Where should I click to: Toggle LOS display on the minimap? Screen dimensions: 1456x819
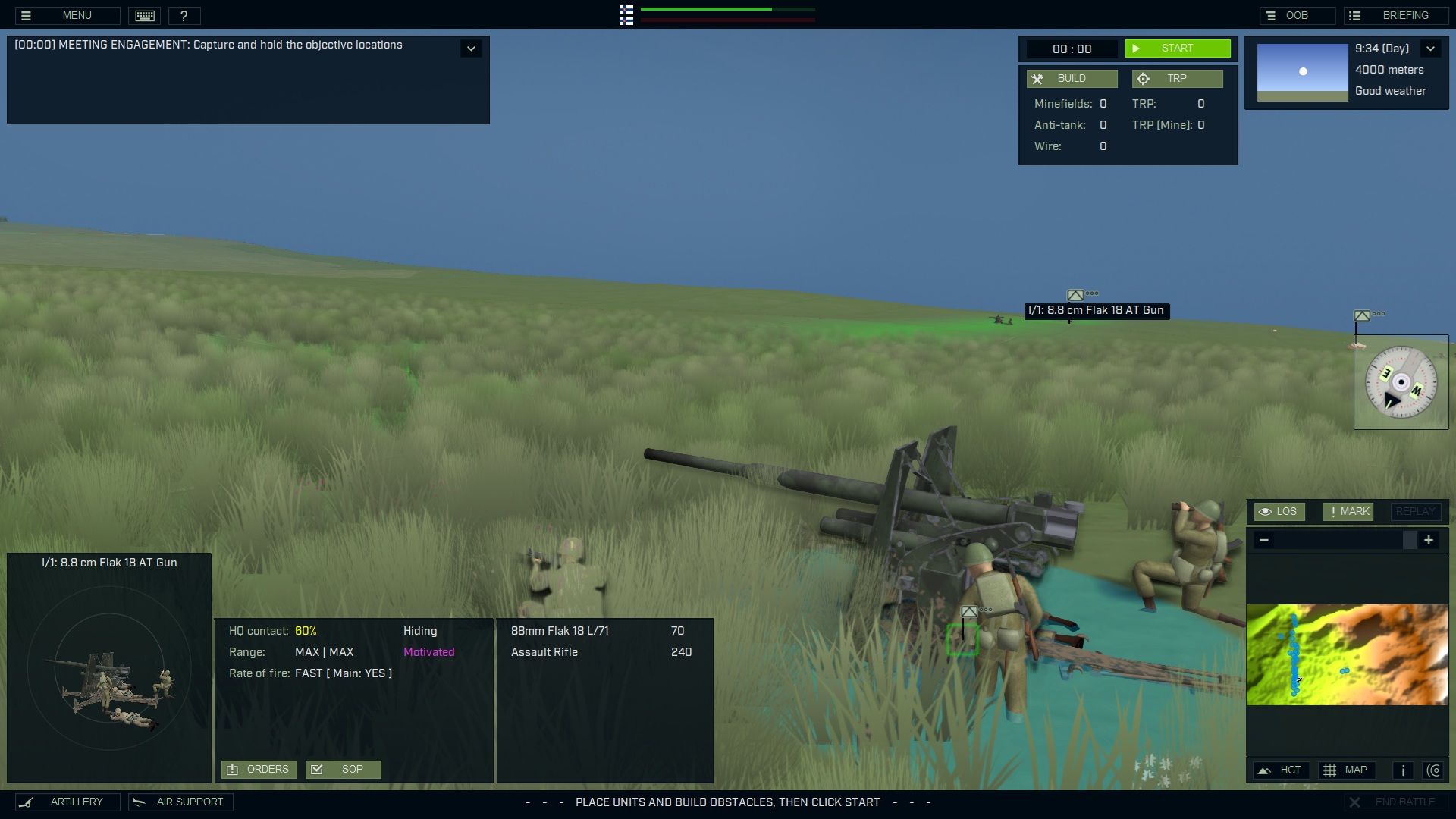(1279, 511)
